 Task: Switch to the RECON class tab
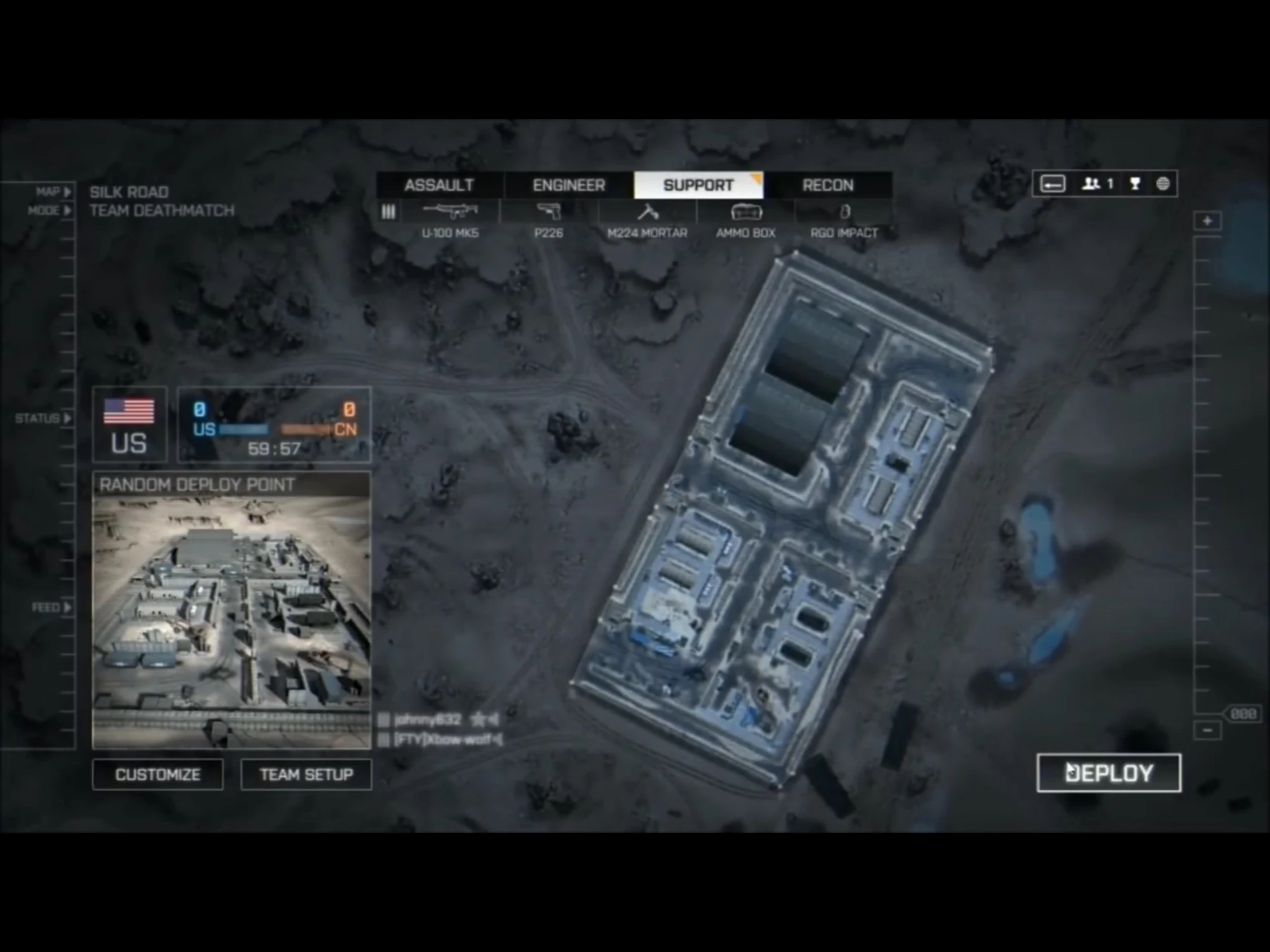point(827,185)
